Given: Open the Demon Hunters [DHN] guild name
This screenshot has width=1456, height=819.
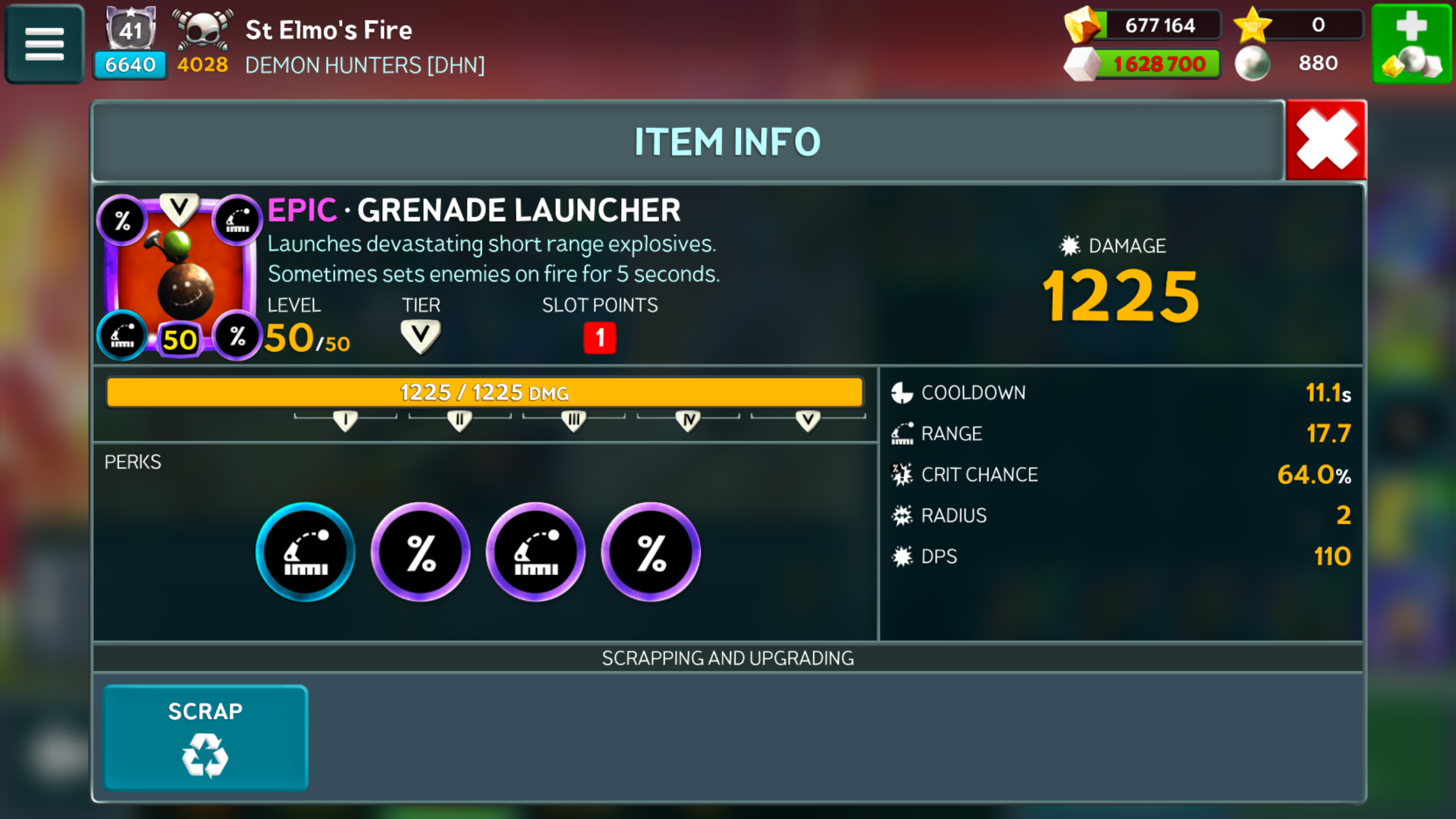Looking at the screenshot, I should tap(365, 65).
